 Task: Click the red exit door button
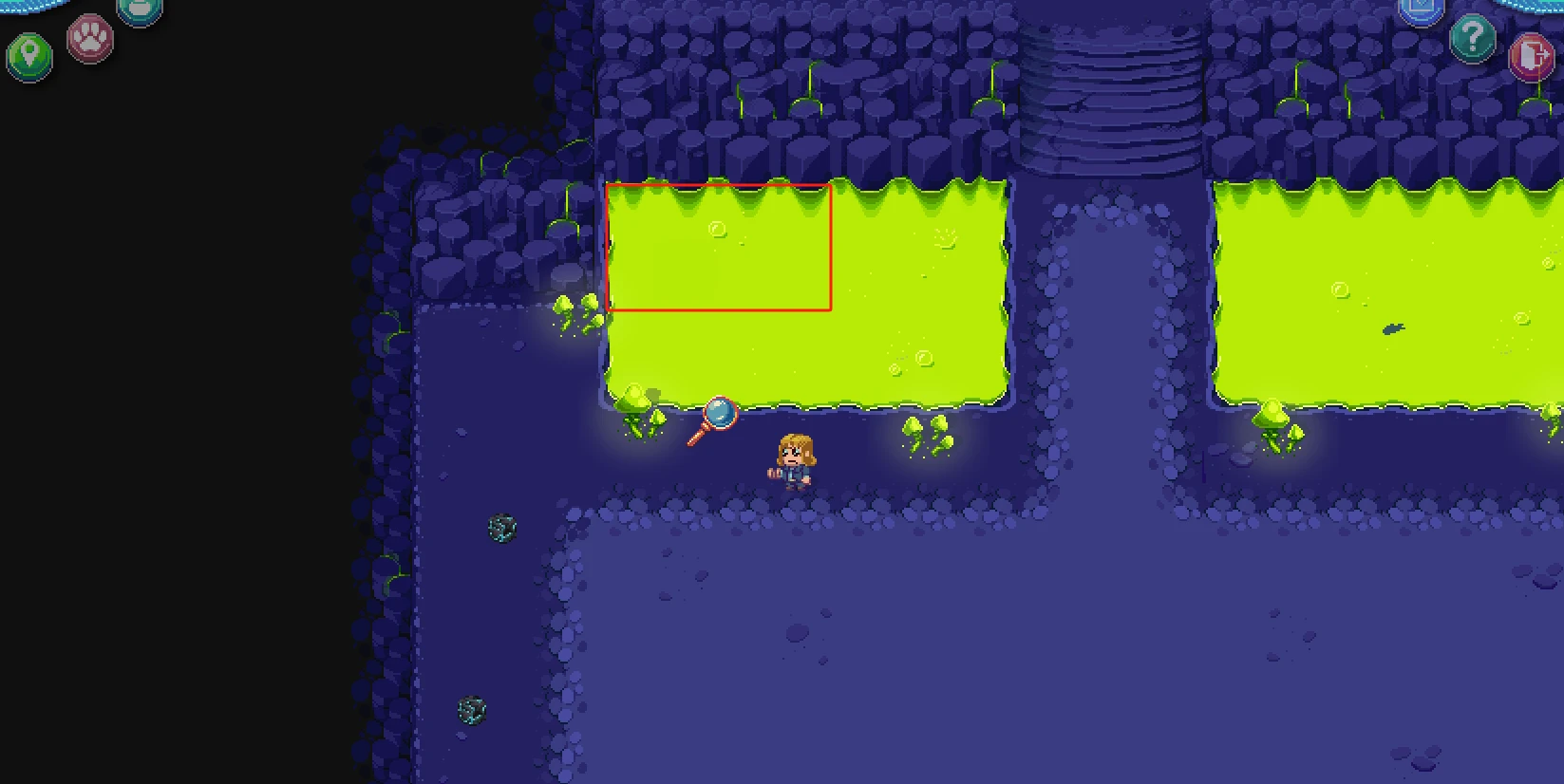(x=1530, y=55)
